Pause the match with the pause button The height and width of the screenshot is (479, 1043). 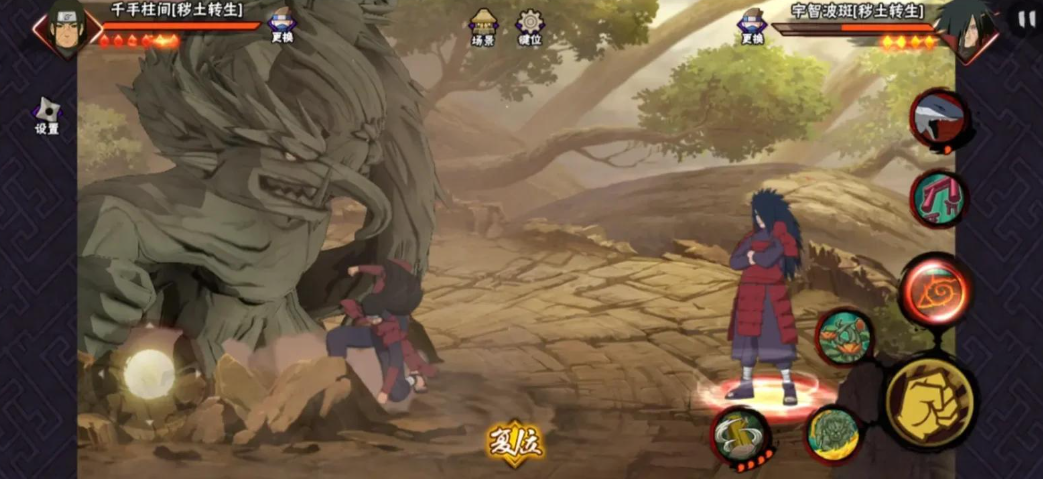click(x=1026, y=19)
